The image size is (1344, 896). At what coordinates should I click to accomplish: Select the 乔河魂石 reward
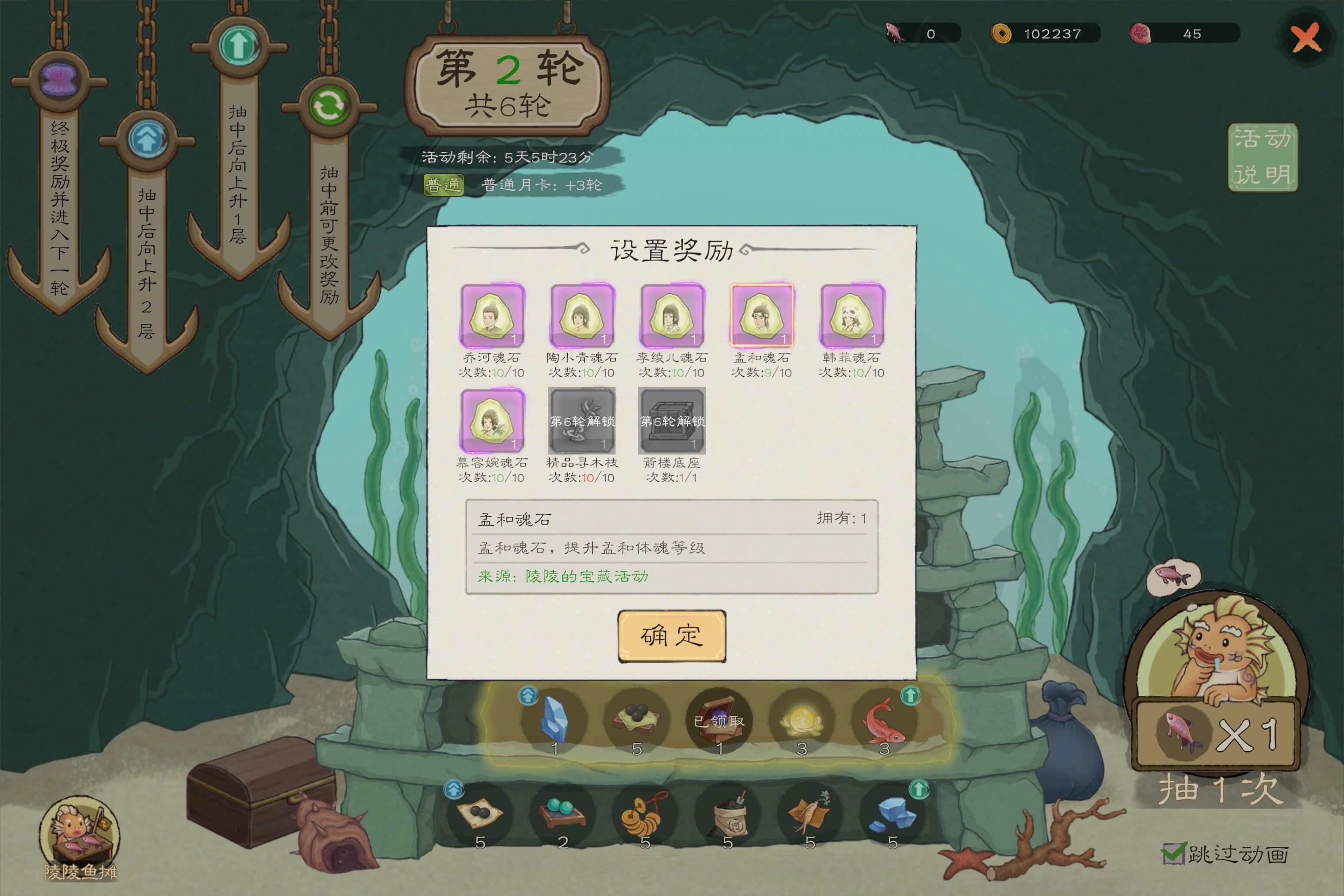tap(491, 316)
